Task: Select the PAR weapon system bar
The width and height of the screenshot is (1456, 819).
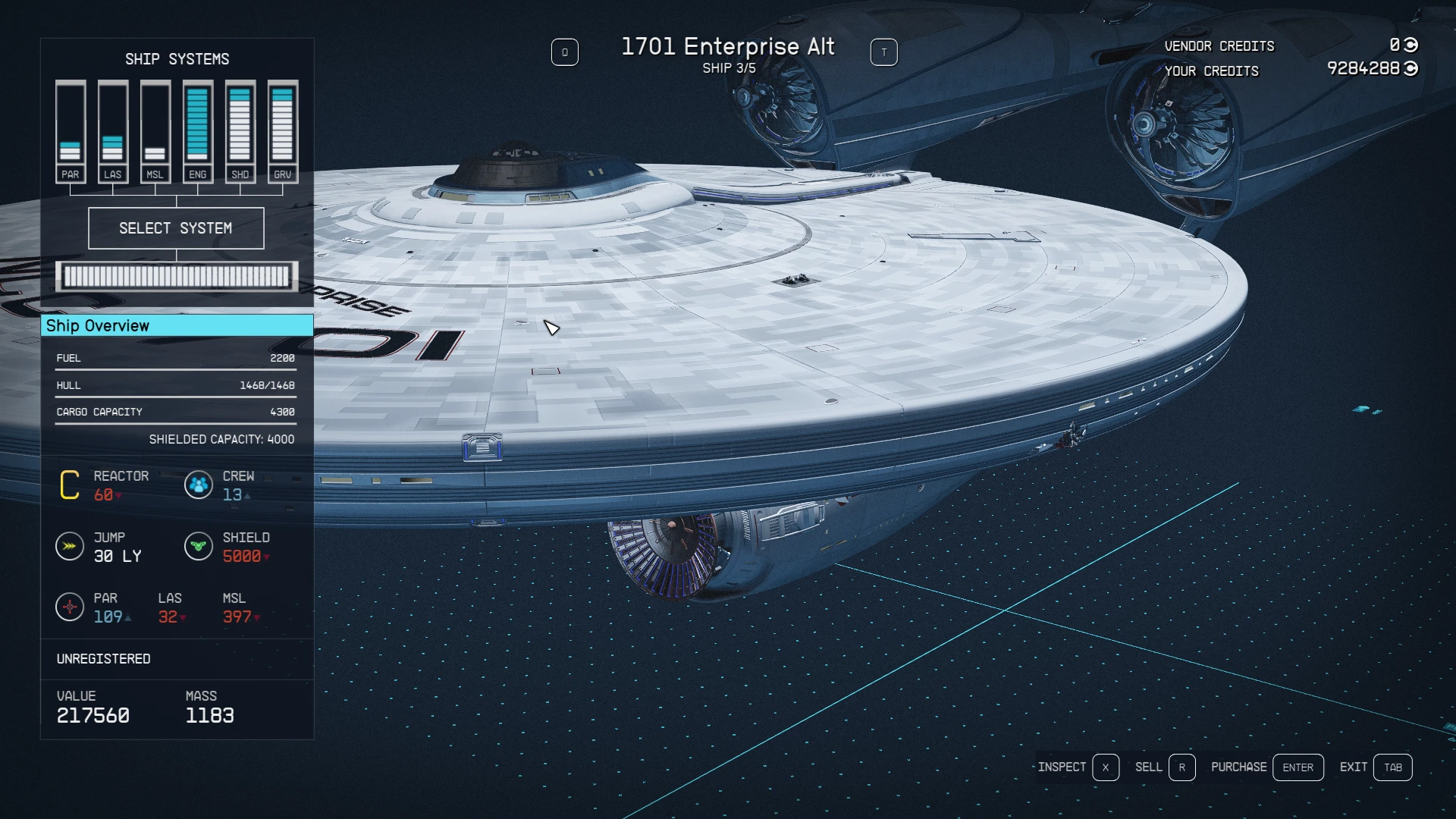Action: click(x=71, y=131)
